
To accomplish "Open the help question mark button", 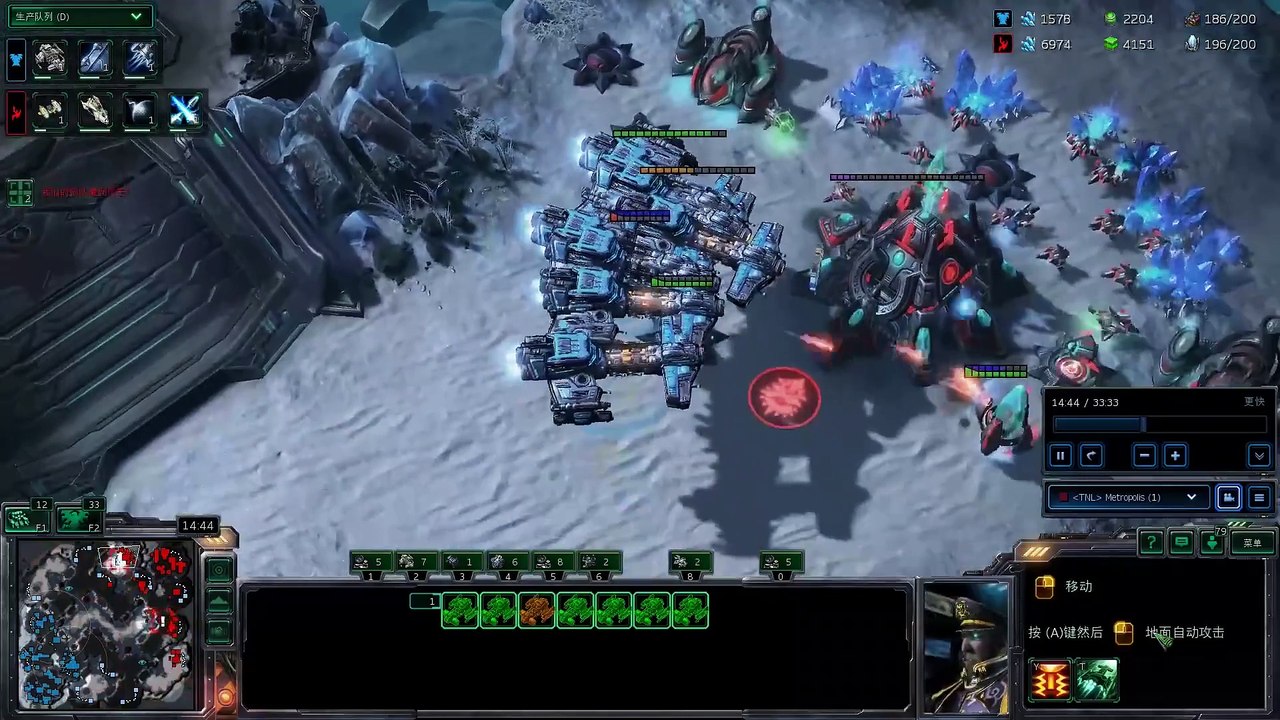I will coord(1151,543).
